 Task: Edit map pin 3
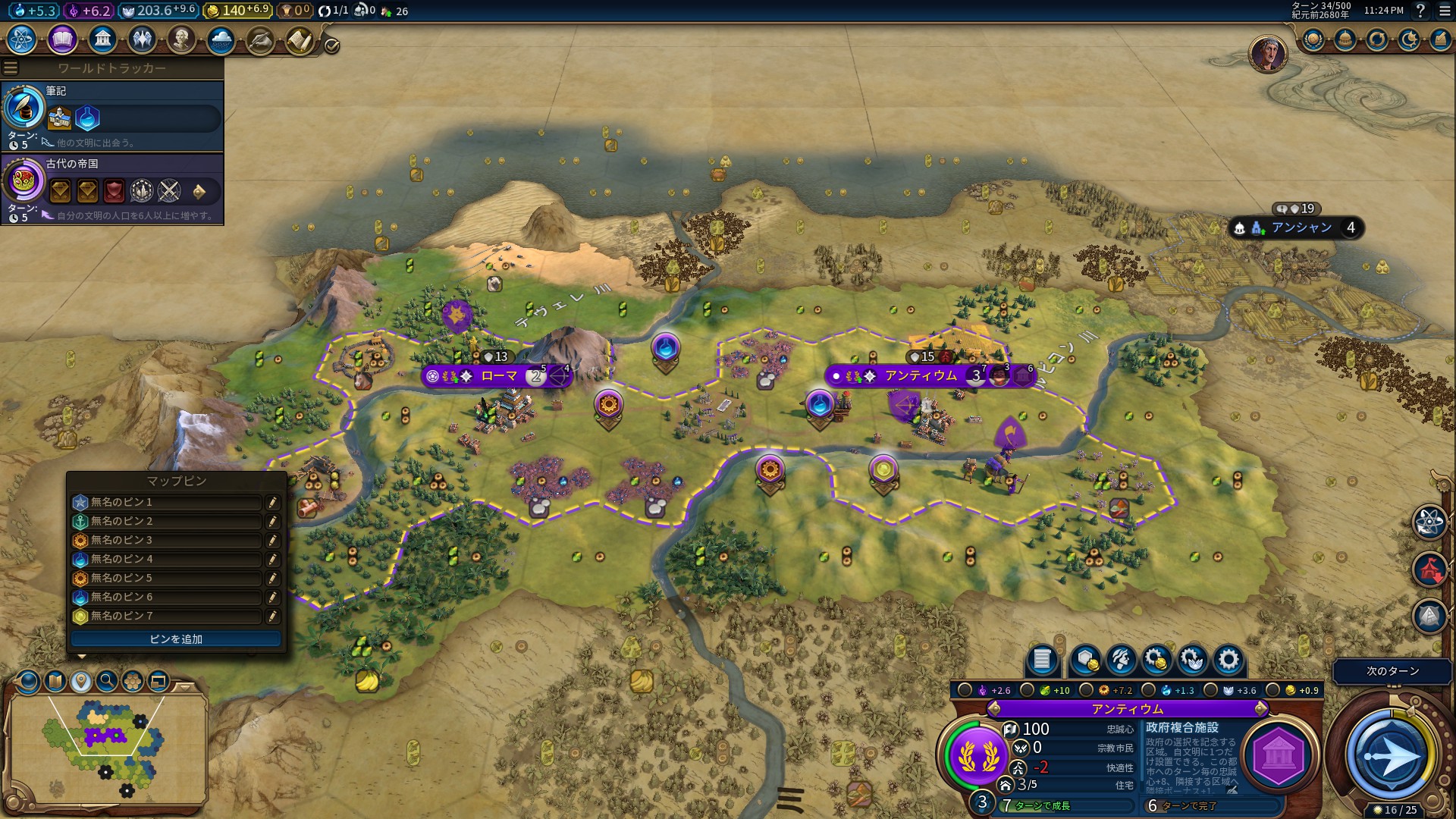coord(272,541)
